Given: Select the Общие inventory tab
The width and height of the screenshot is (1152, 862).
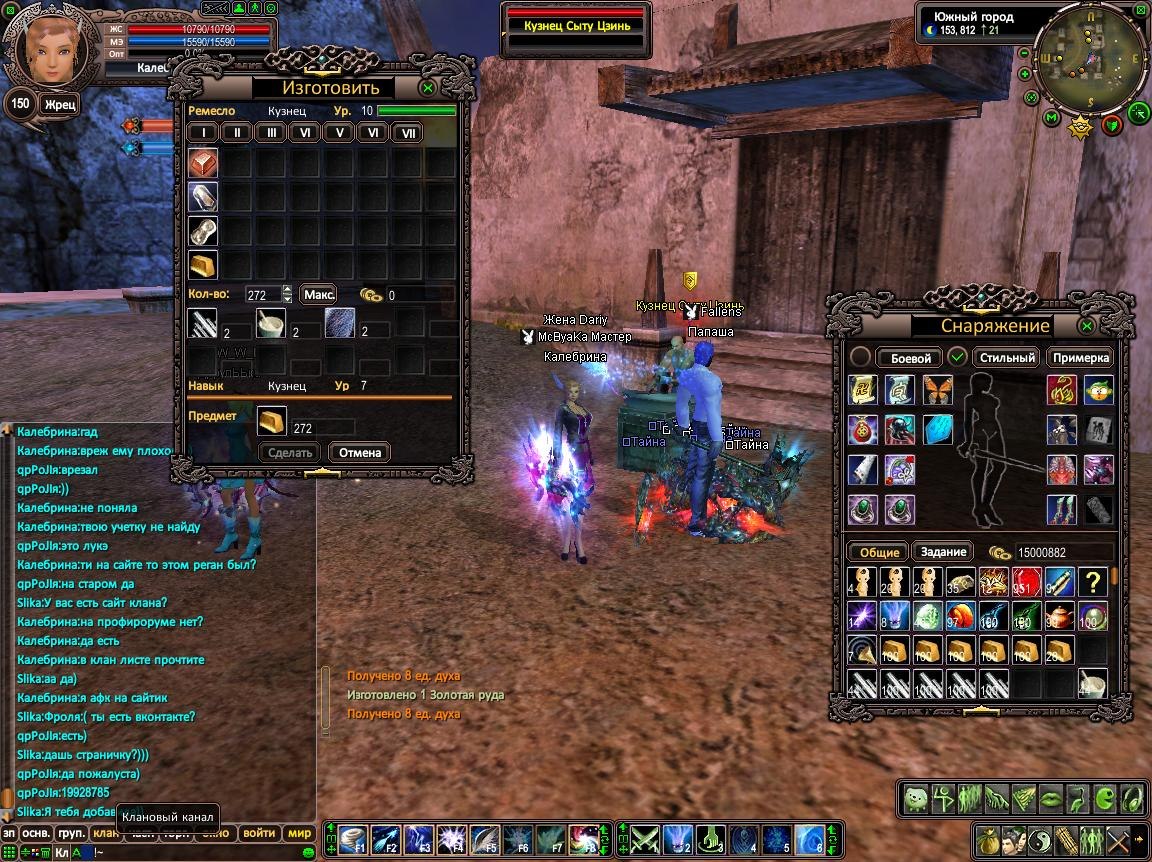Looking at the screenshot, I should (879, 552).
